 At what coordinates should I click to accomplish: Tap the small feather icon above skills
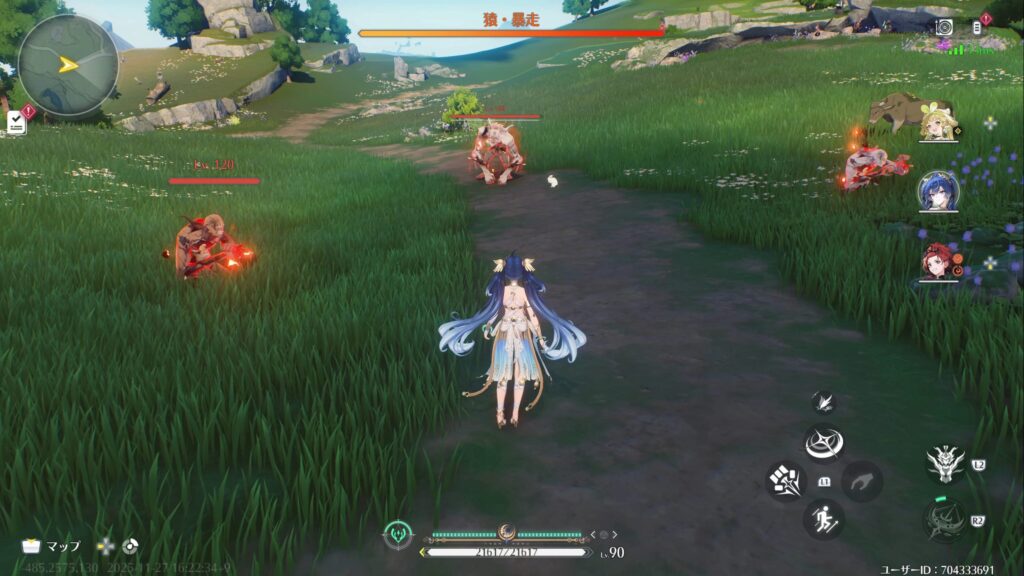824,402
